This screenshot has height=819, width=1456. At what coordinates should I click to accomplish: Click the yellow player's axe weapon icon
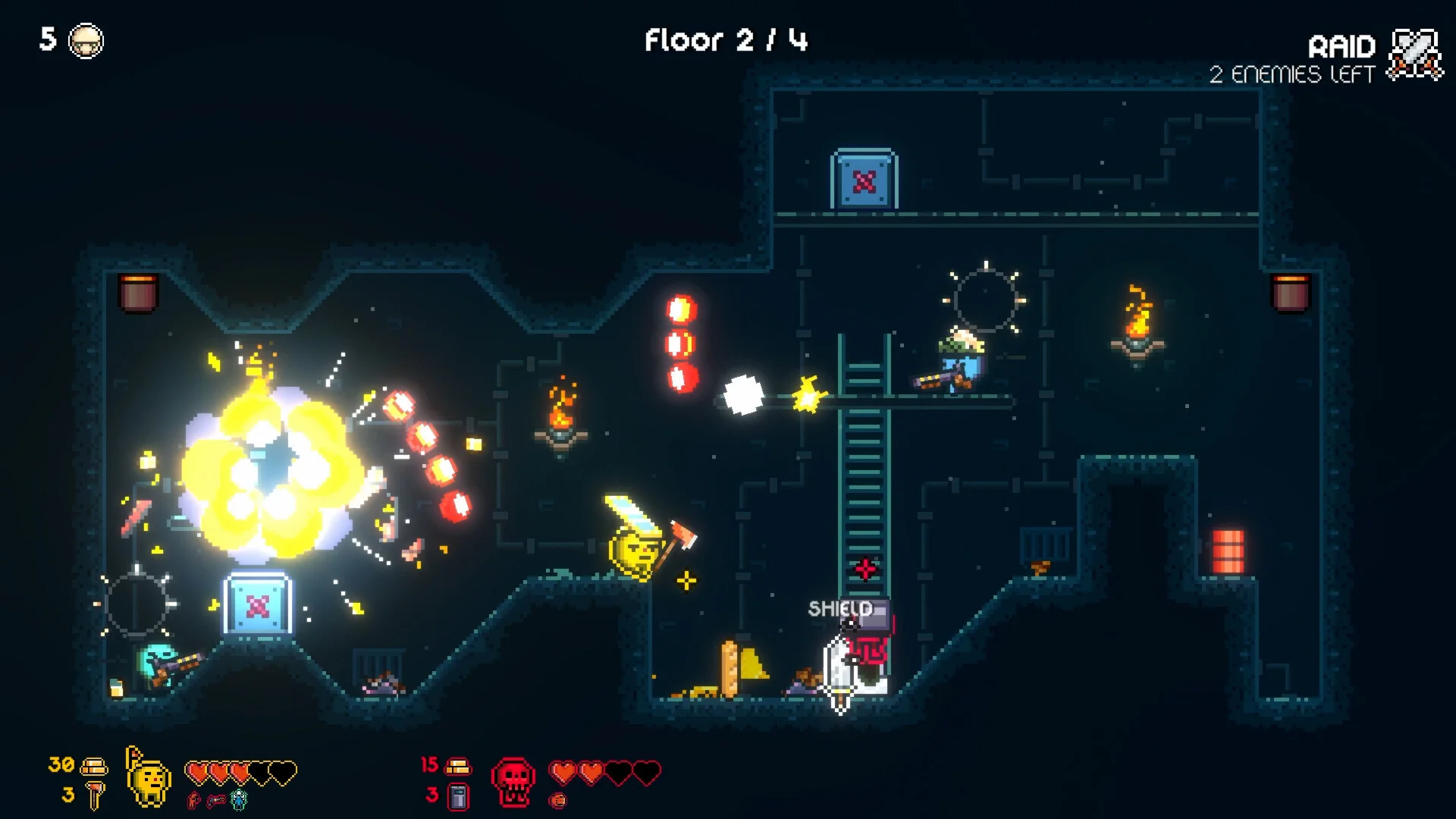96,796
